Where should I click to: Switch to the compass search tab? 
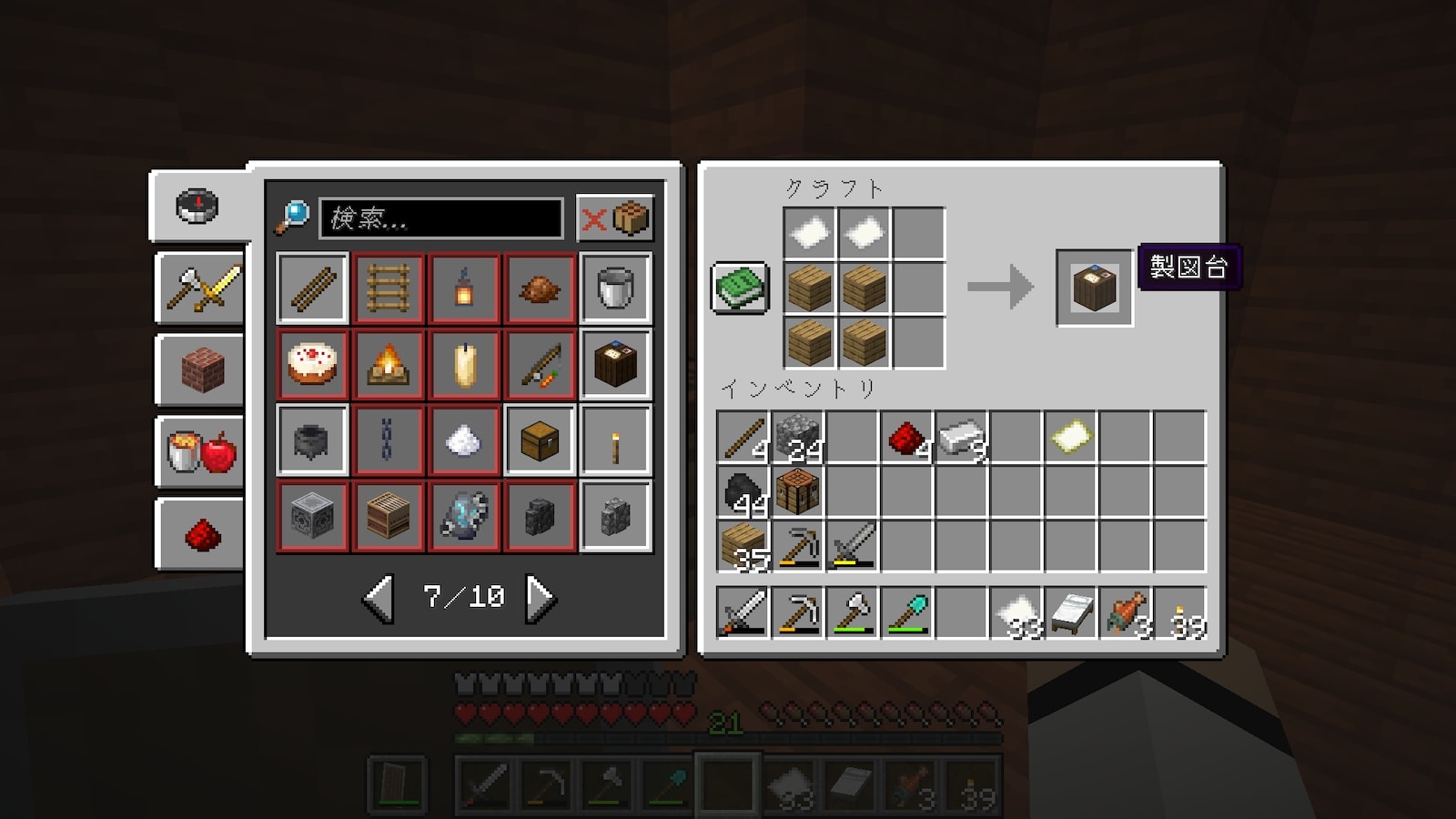click(x=197, y=207)
